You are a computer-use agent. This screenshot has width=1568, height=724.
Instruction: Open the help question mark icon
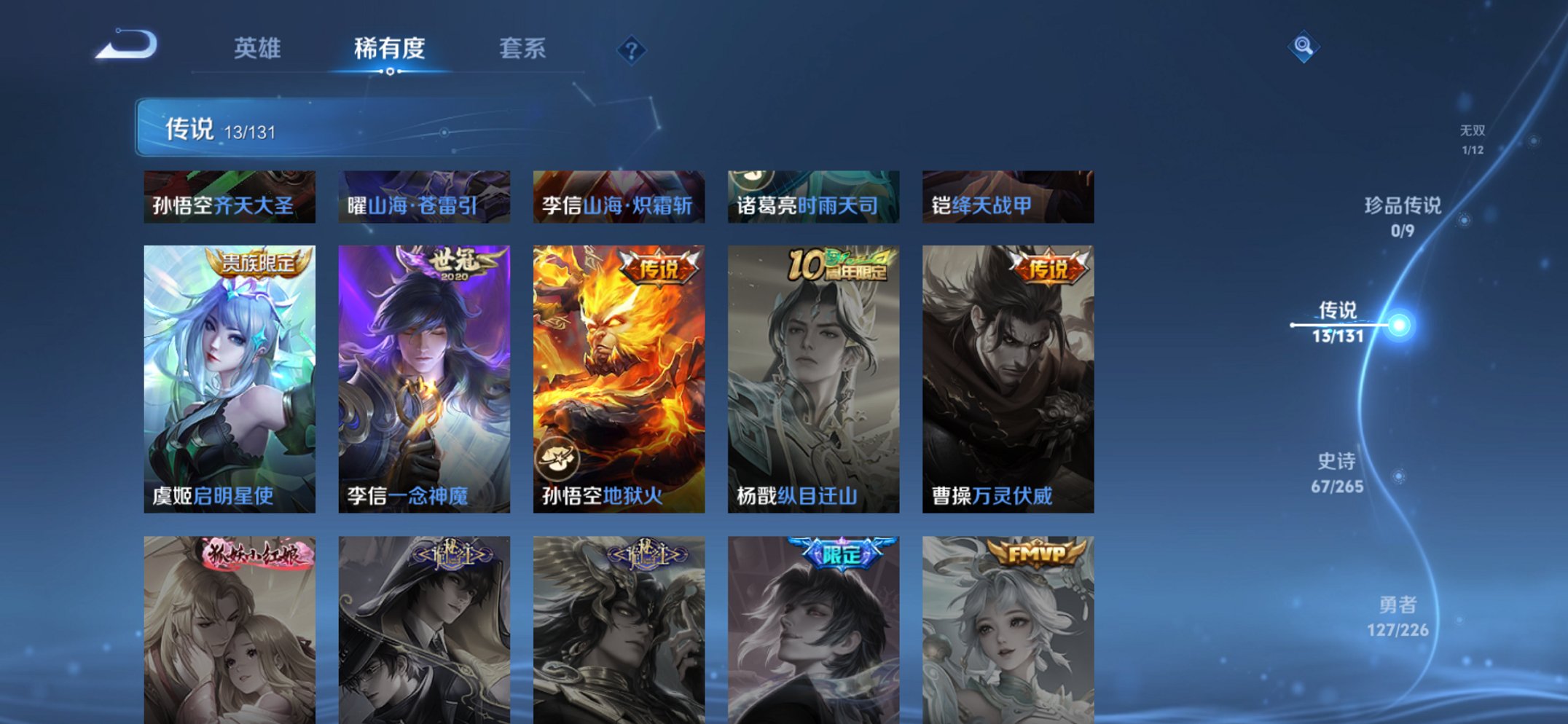tap(631, 50)
